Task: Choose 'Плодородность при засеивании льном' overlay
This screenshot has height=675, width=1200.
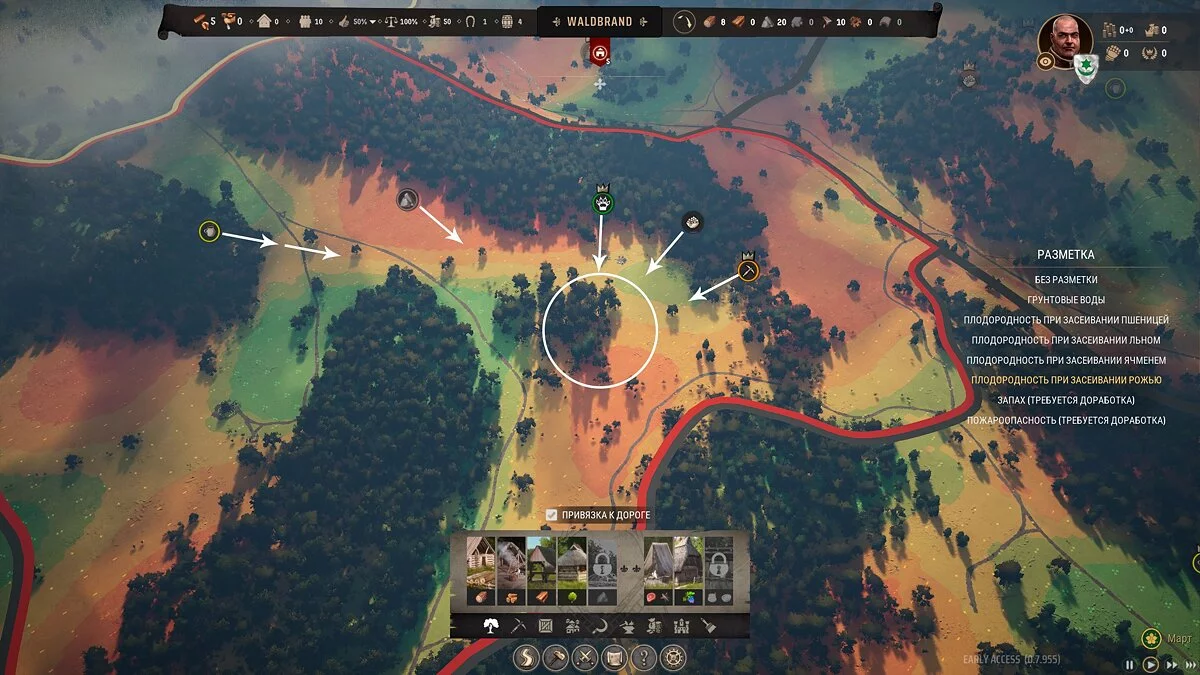Action: tap(1066, 340)
